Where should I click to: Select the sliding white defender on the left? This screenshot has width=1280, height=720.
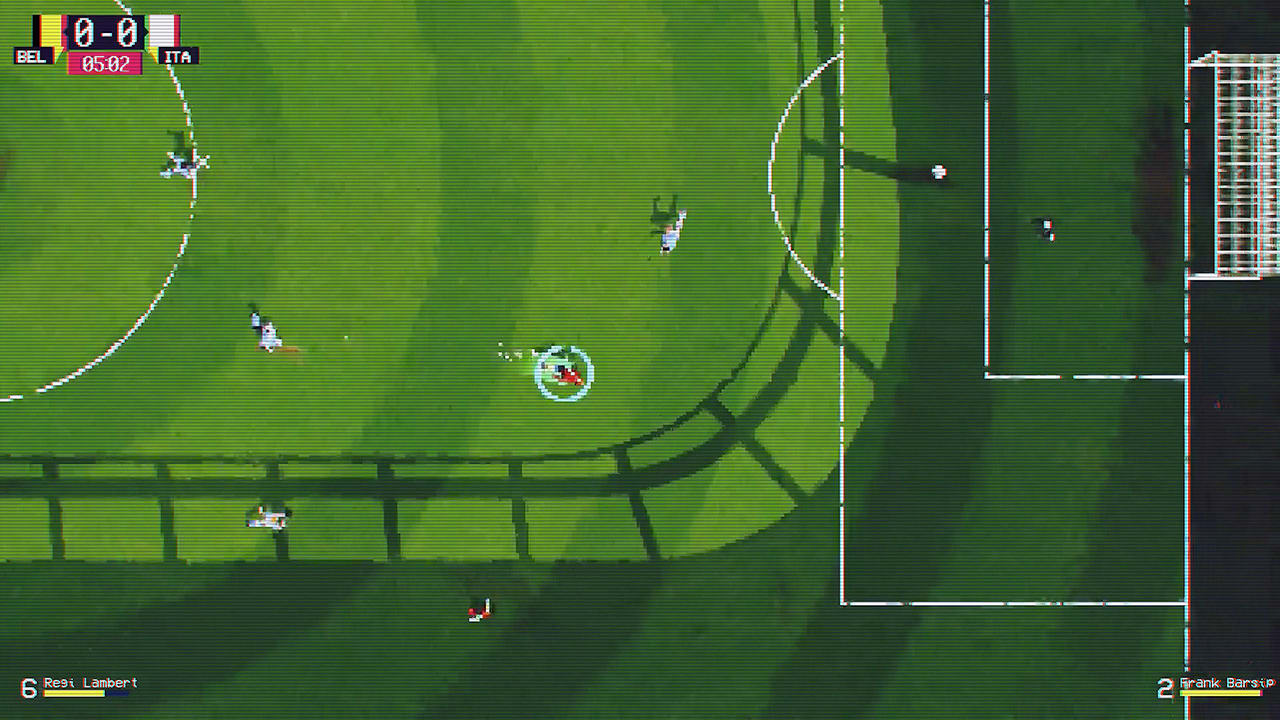pyautogui.click(x=263, y=330)
